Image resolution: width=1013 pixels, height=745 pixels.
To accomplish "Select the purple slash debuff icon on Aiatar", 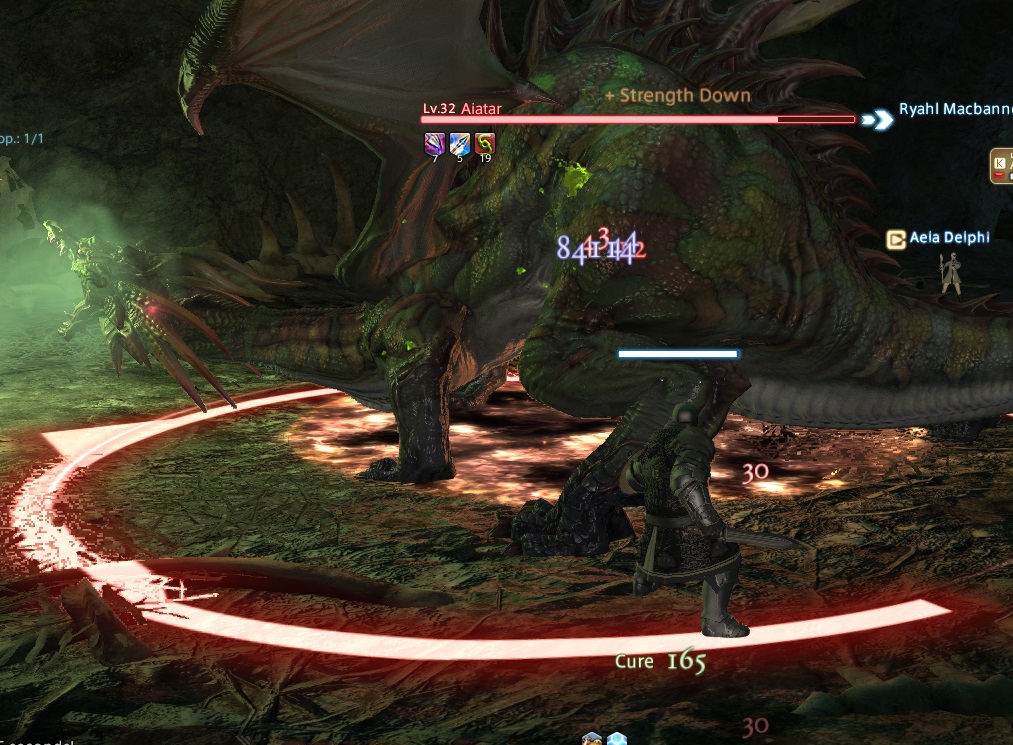I will [x=433, y=143].
